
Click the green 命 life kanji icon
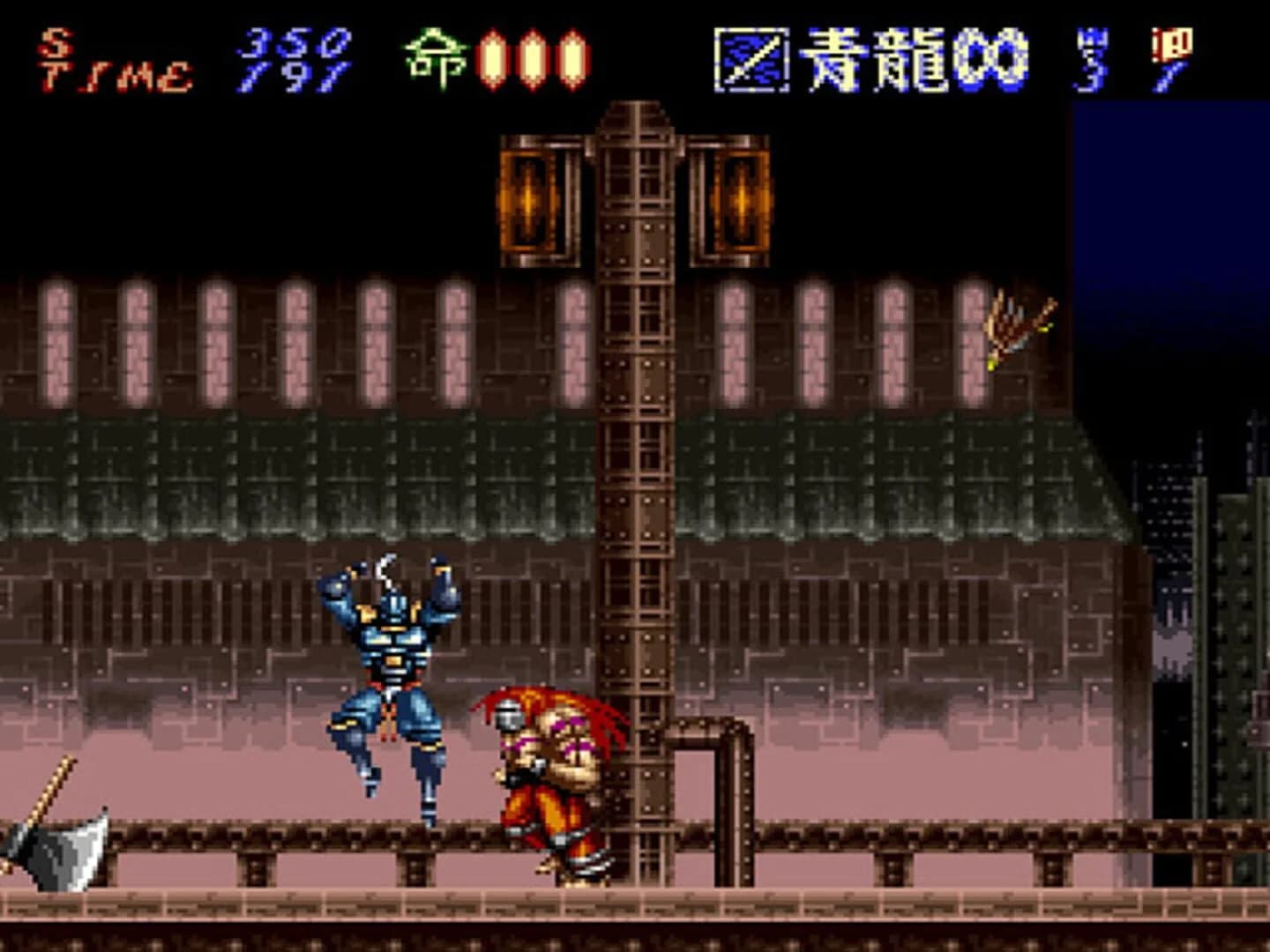[433, 55]
